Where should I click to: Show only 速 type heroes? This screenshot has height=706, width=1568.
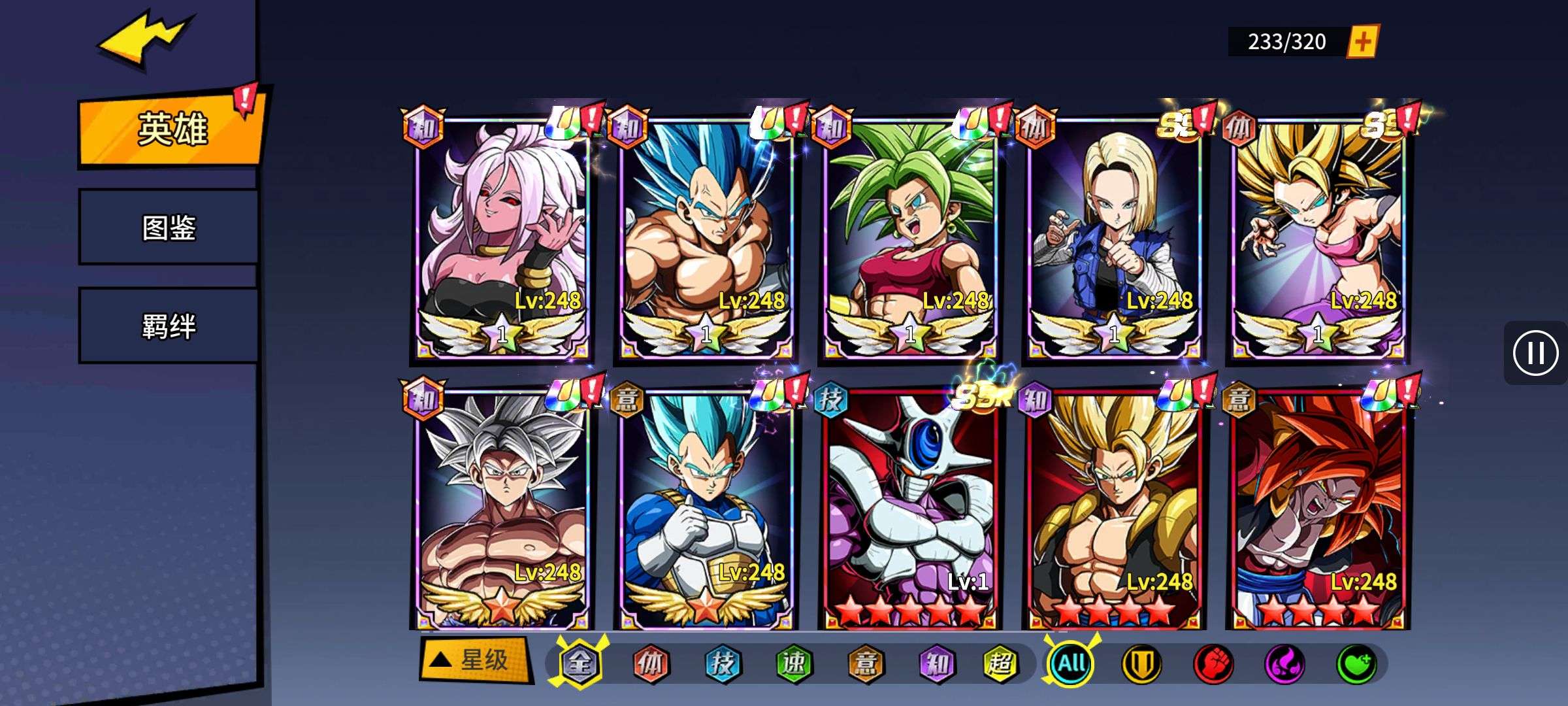pos(793,664)
